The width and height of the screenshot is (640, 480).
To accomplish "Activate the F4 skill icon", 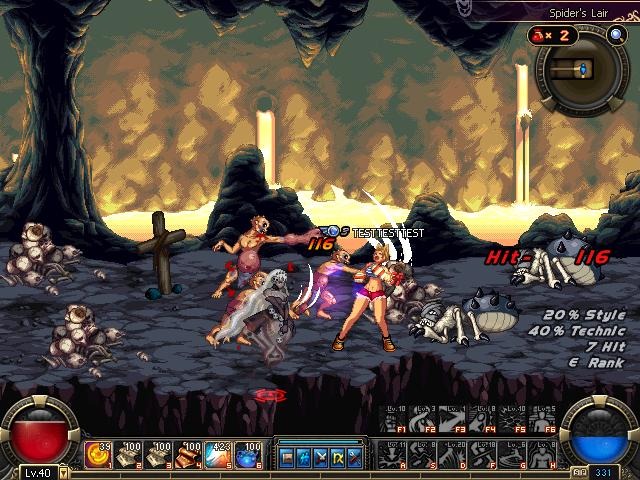I will 486,420.
